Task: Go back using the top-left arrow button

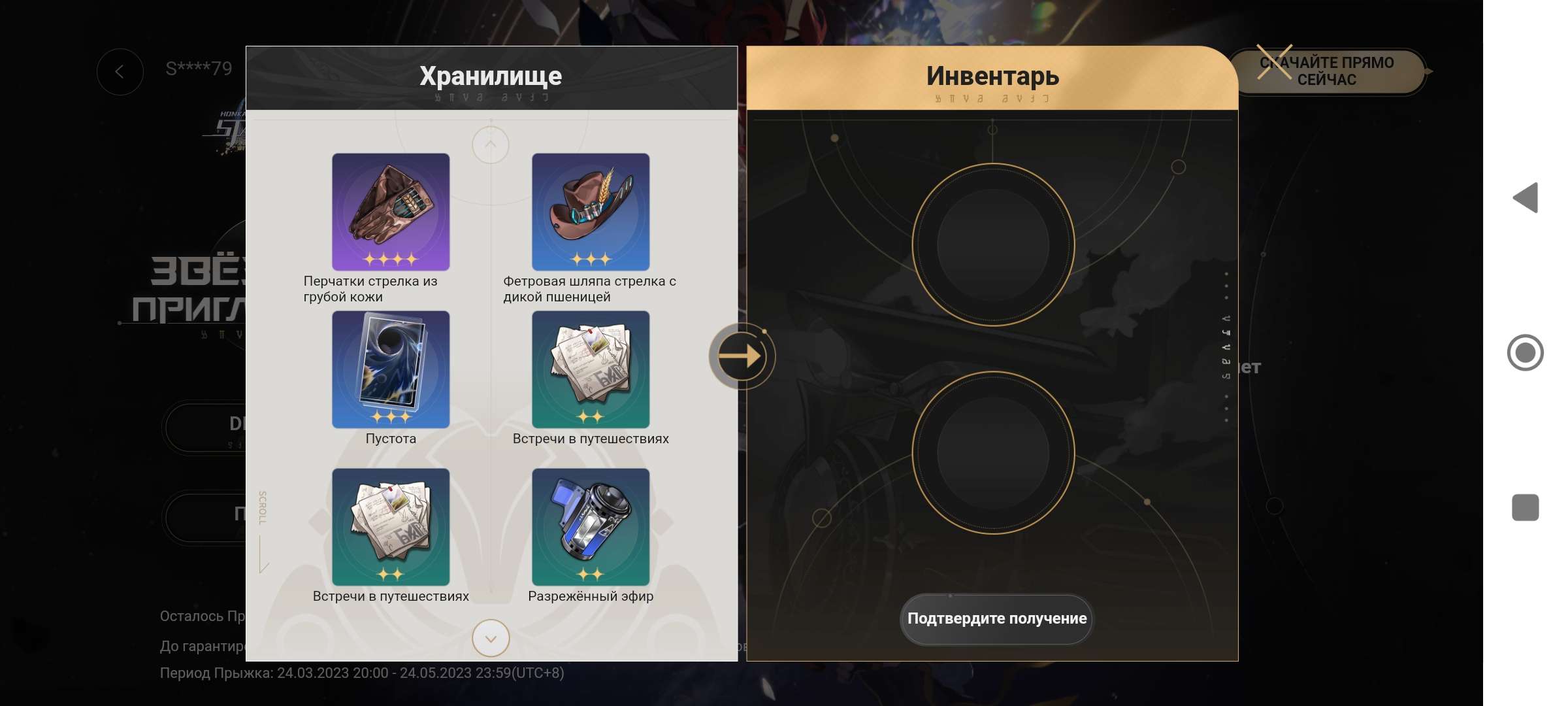Action: [x=120, y=72]
